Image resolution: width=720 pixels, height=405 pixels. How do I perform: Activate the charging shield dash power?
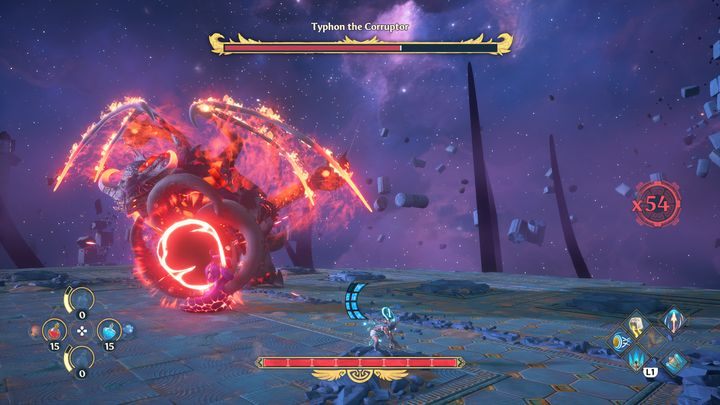tap(622, 343)
